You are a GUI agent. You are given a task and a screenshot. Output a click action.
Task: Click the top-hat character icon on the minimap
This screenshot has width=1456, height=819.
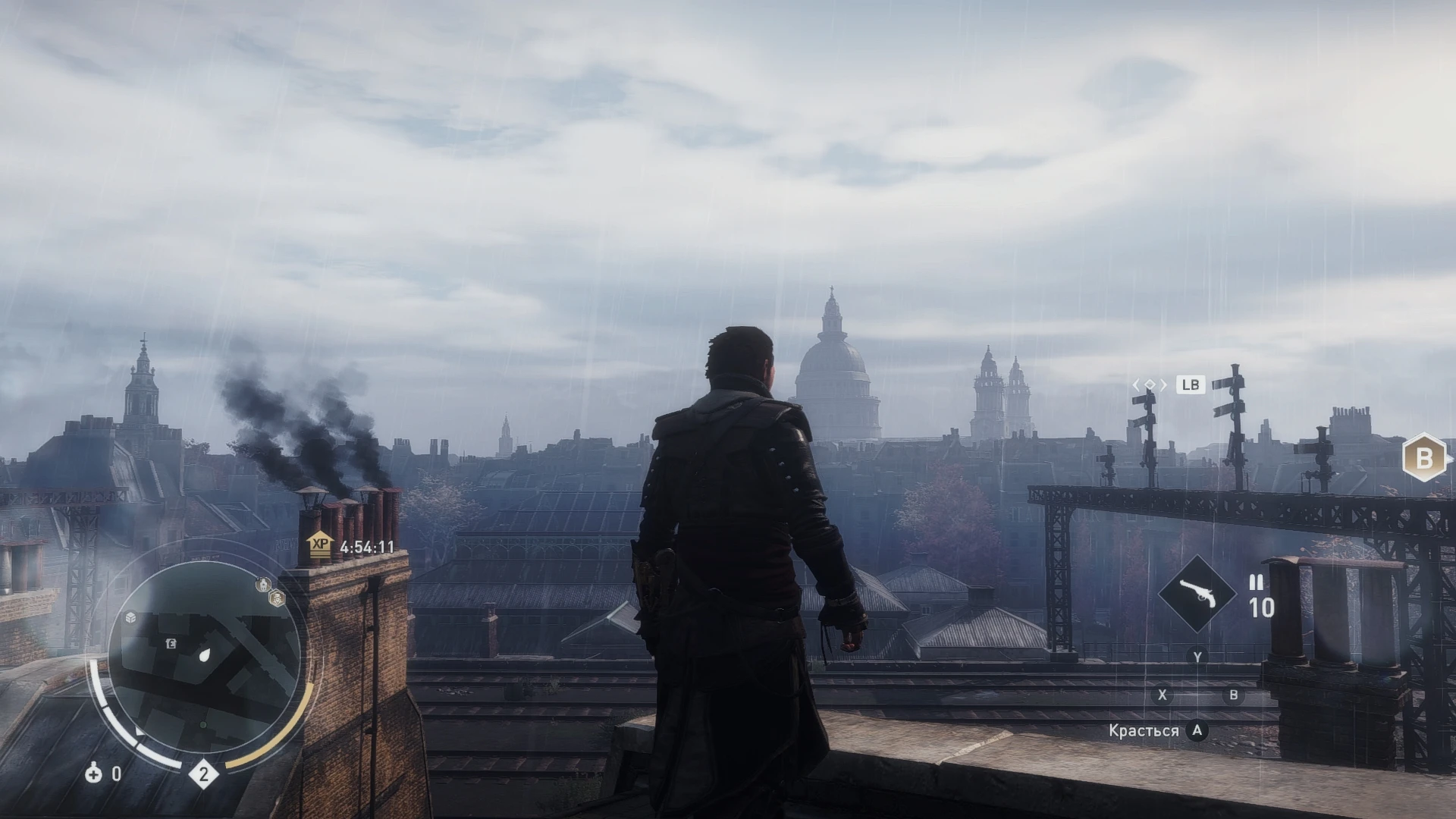[x=277, y=599]
